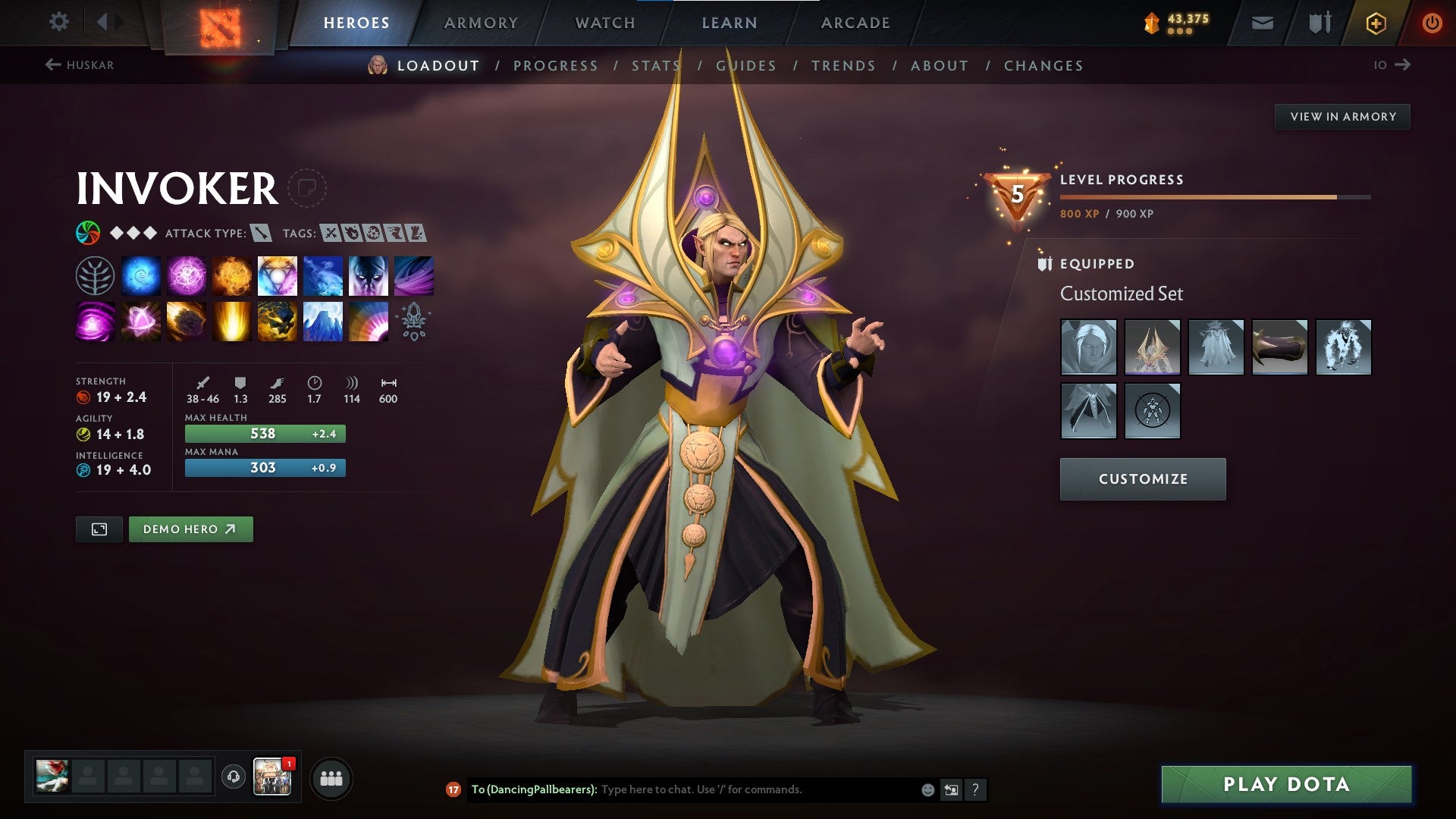Switch to the ARMORY tab
Viewport: 1456px width, 819px height.
click(x=482, y=22)
